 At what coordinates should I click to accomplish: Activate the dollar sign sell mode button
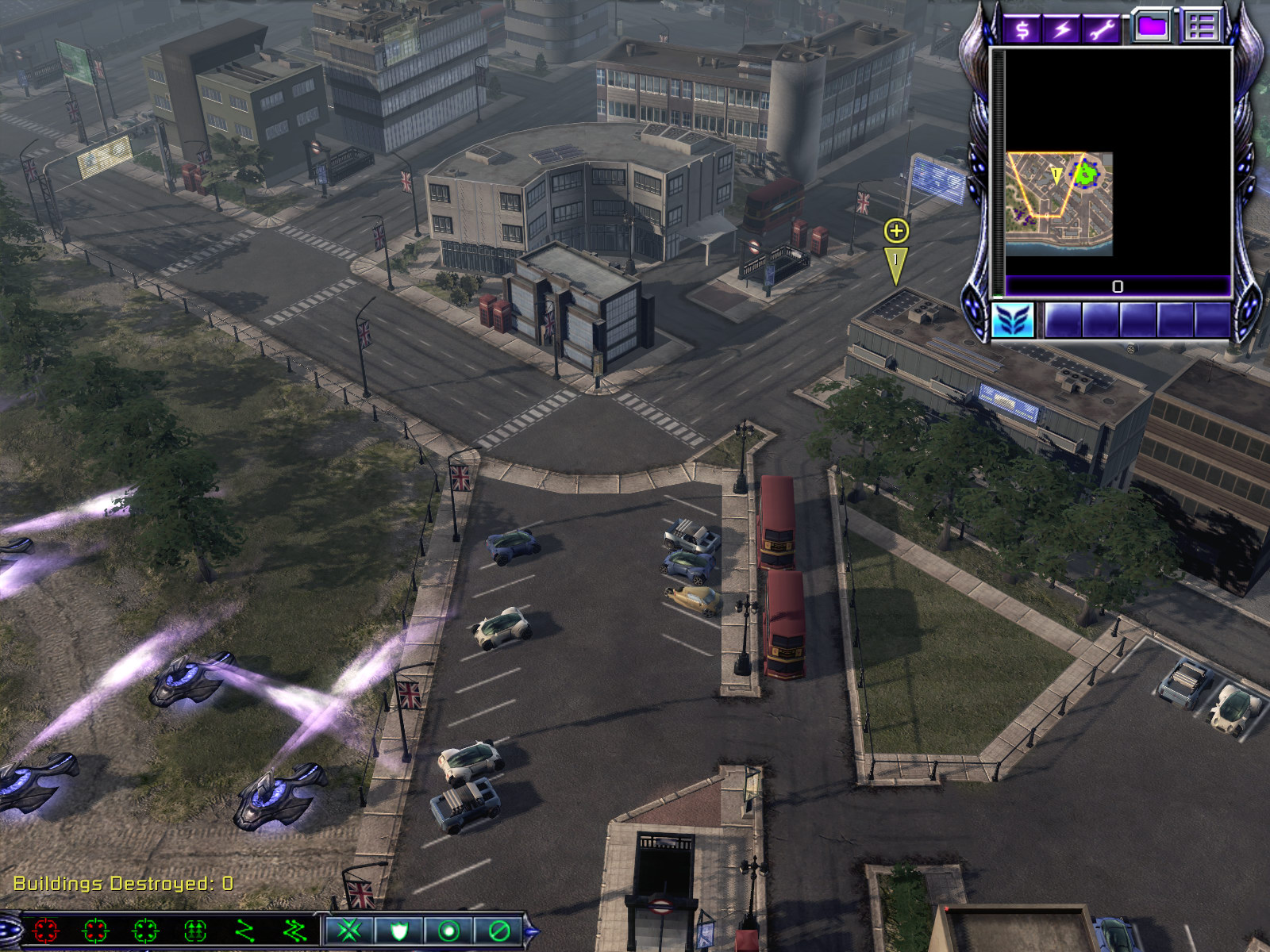click(1022, 29)
